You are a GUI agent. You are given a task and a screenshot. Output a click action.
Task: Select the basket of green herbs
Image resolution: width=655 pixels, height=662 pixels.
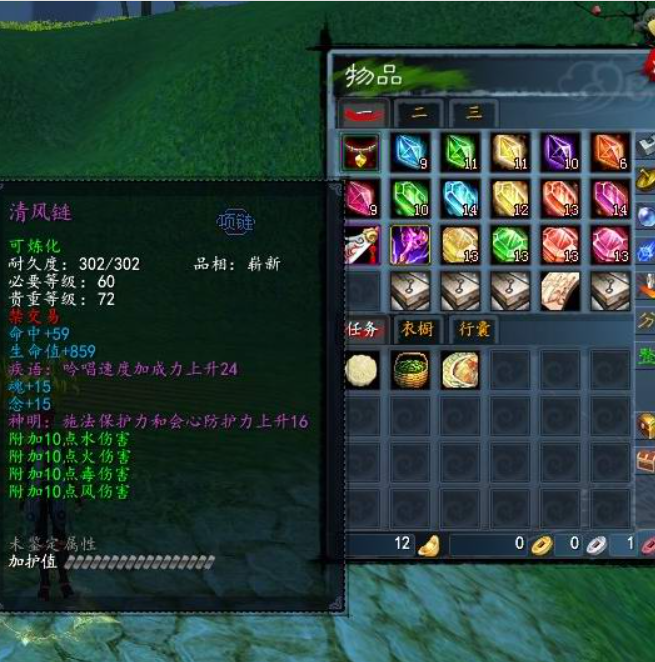[x=411, y=369]
